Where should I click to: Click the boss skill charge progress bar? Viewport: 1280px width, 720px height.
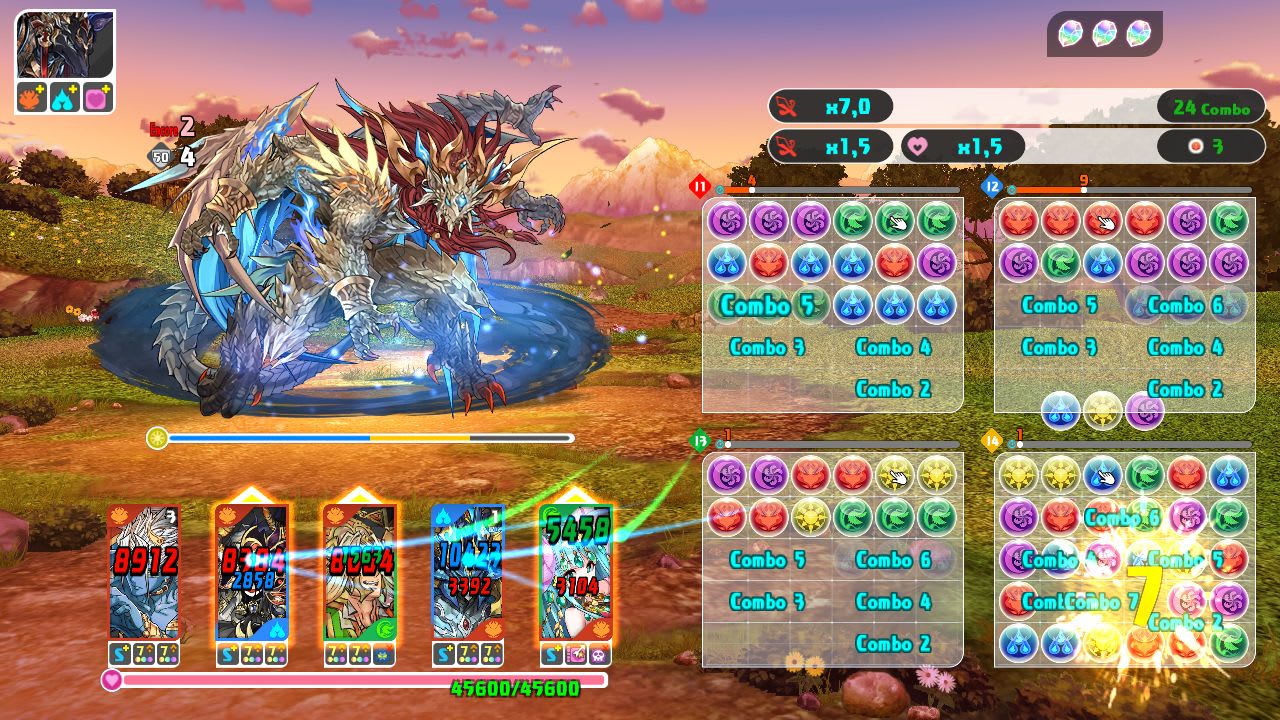(370, 438)
